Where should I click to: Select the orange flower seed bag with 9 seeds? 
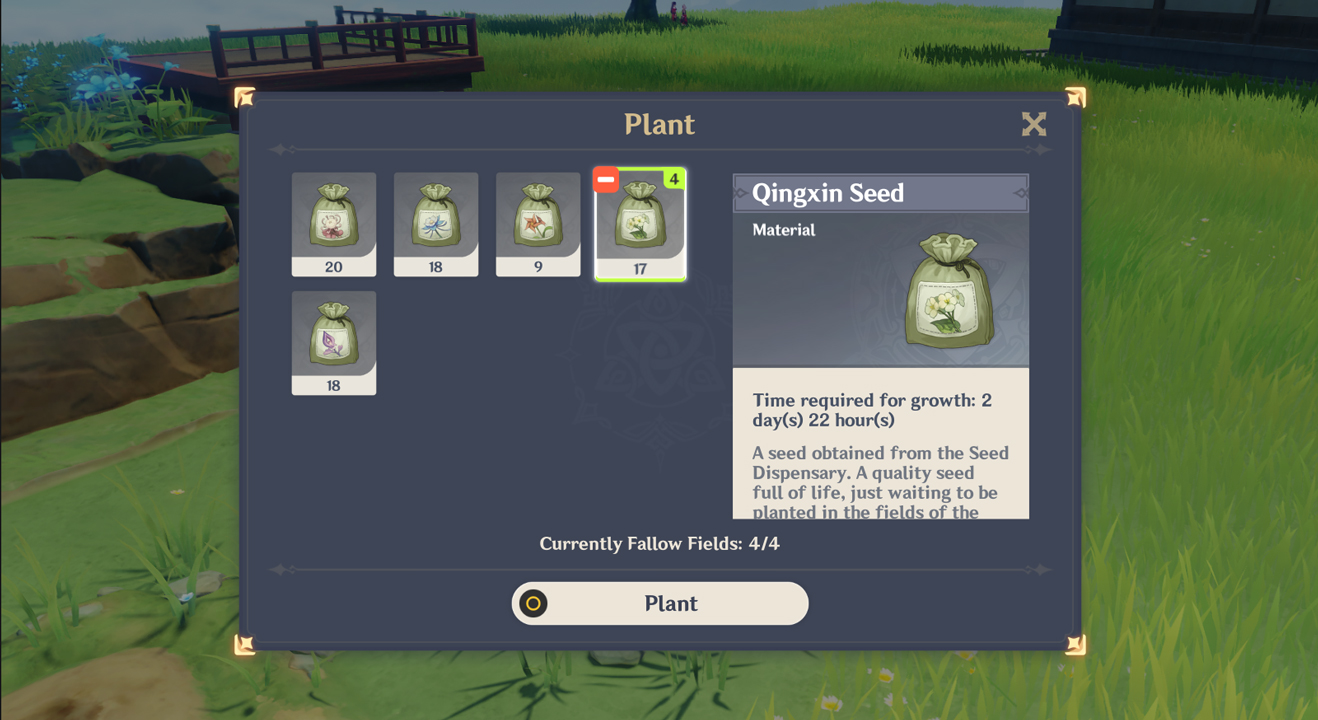(x=538, y=218)
